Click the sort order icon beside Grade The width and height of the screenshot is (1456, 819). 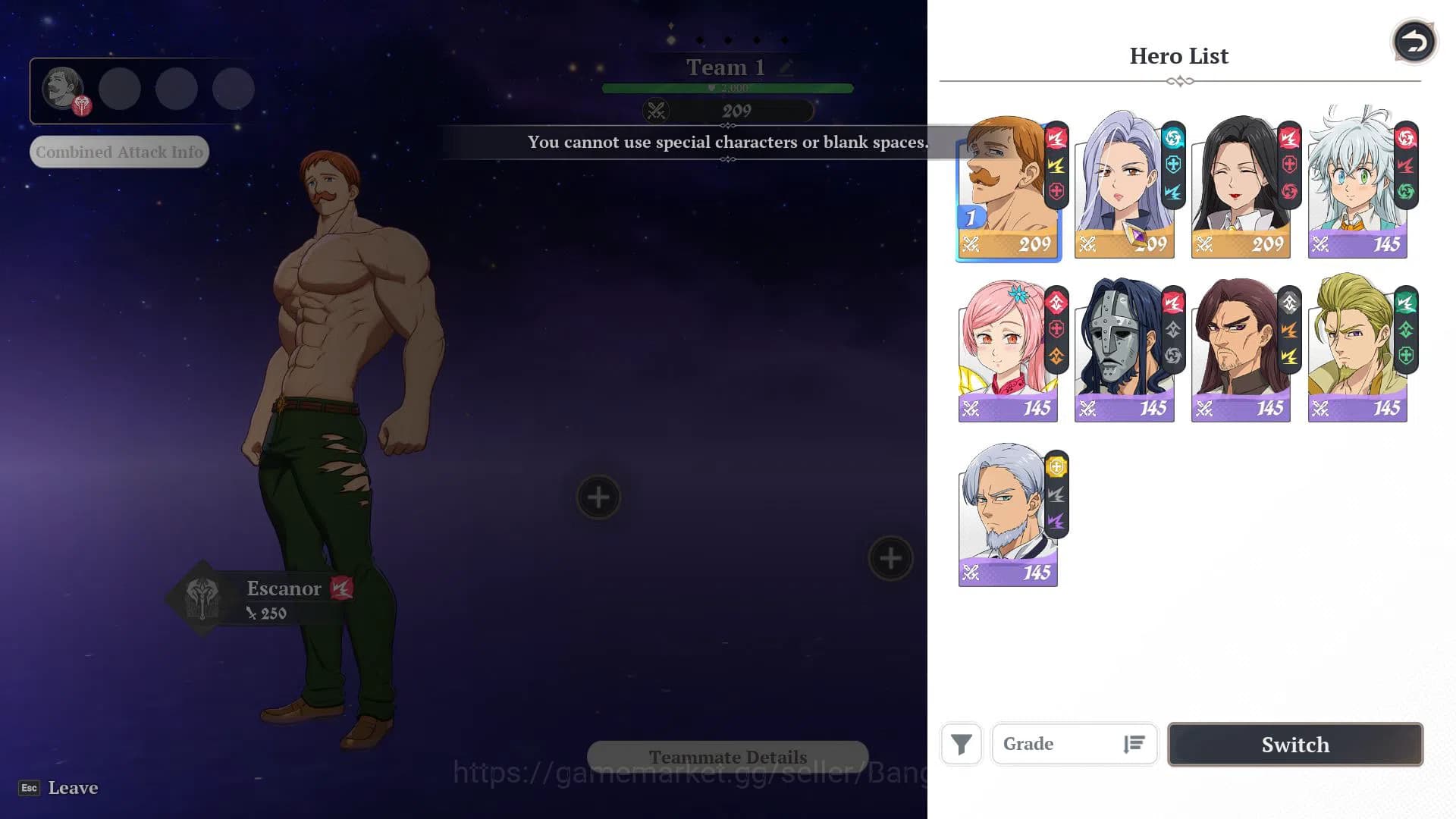click(x=1133, y=744)
